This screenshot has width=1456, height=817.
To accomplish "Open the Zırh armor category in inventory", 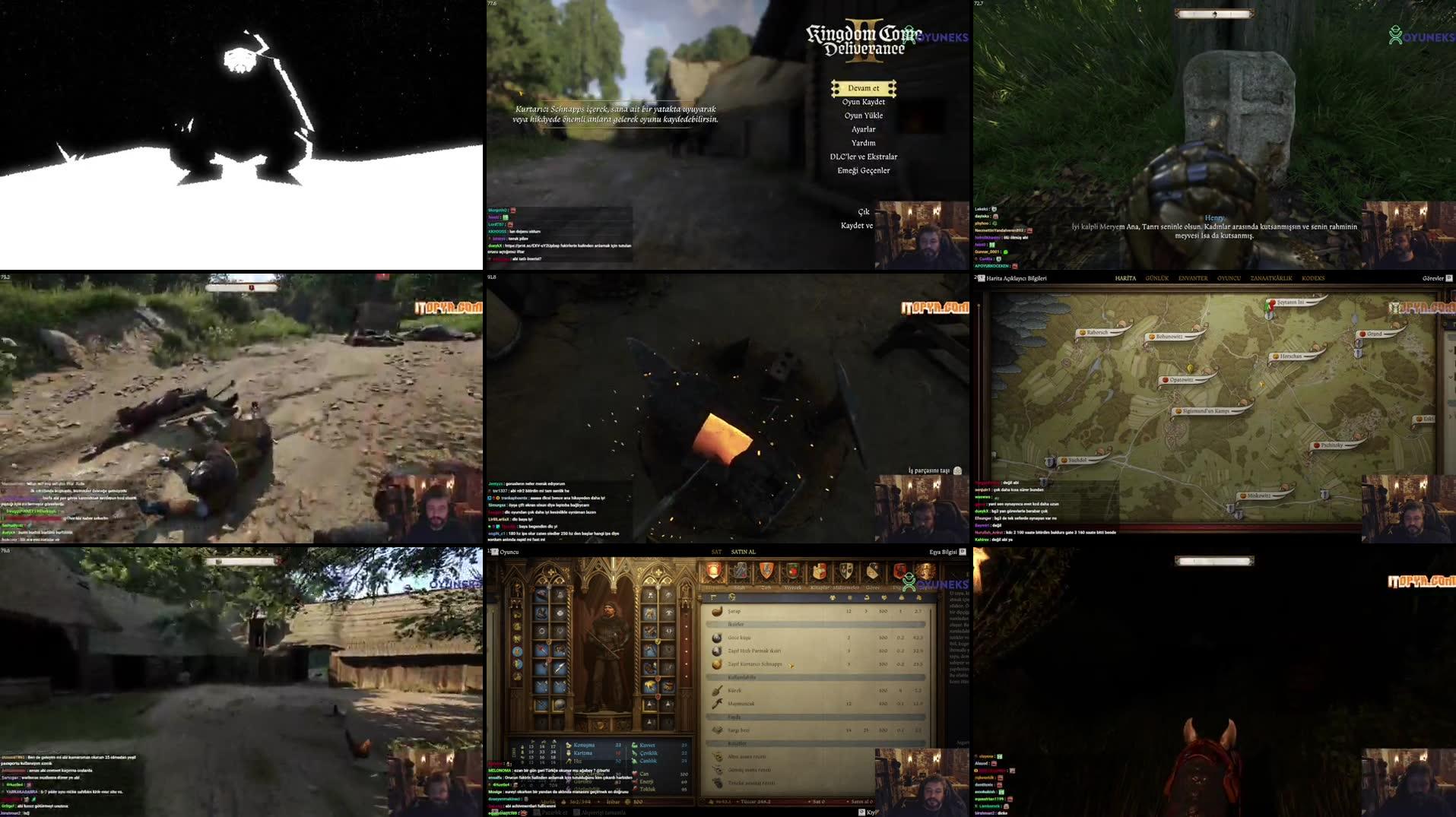I will pos(766,570).
